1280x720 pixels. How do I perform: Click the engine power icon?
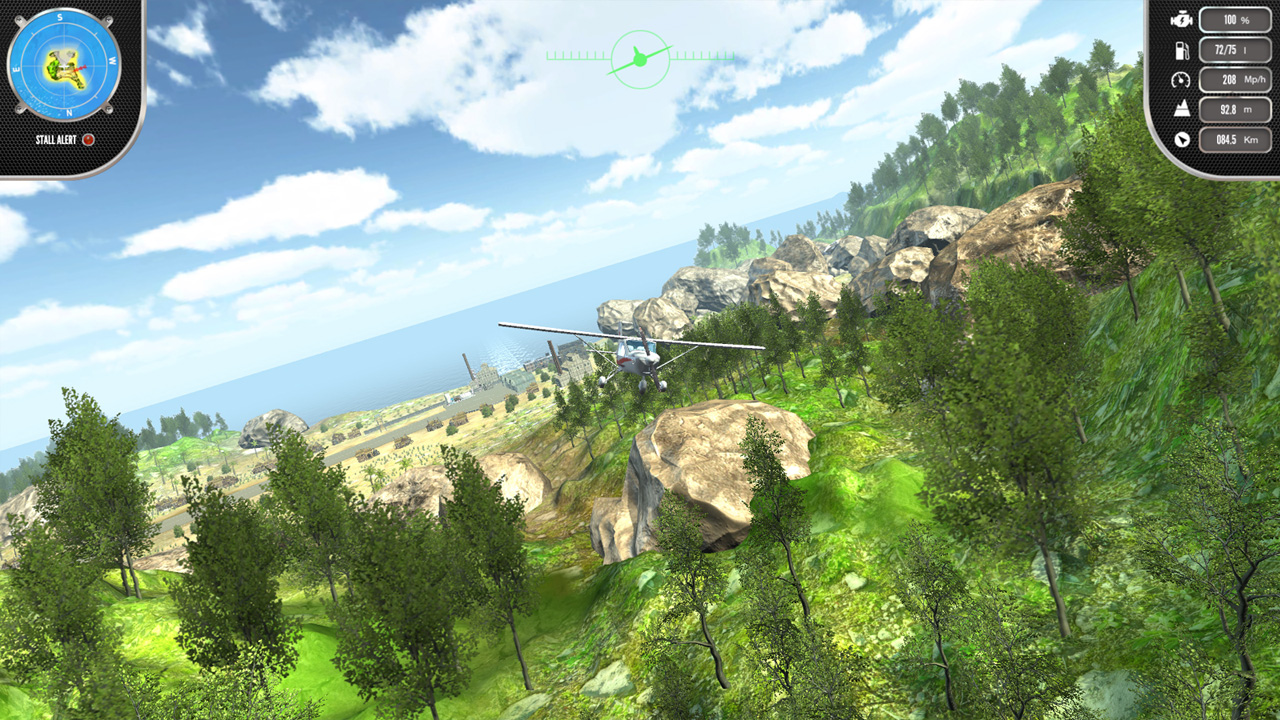tap(1182, 21)
